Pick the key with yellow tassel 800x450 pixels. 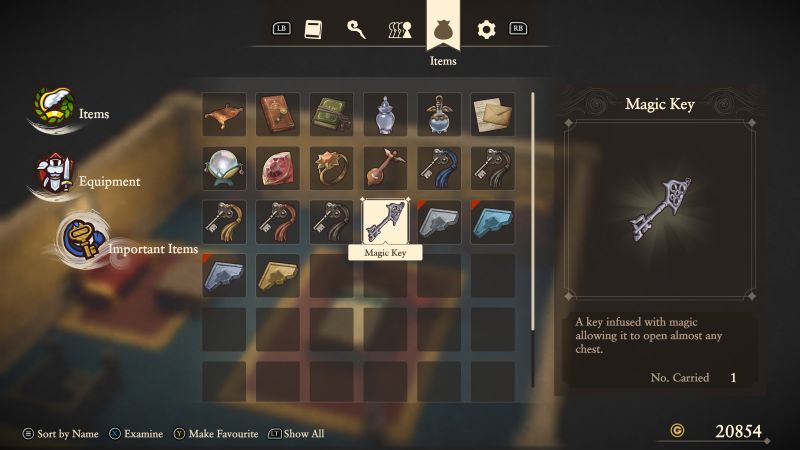pyautogui.click(x=224, y=222)
